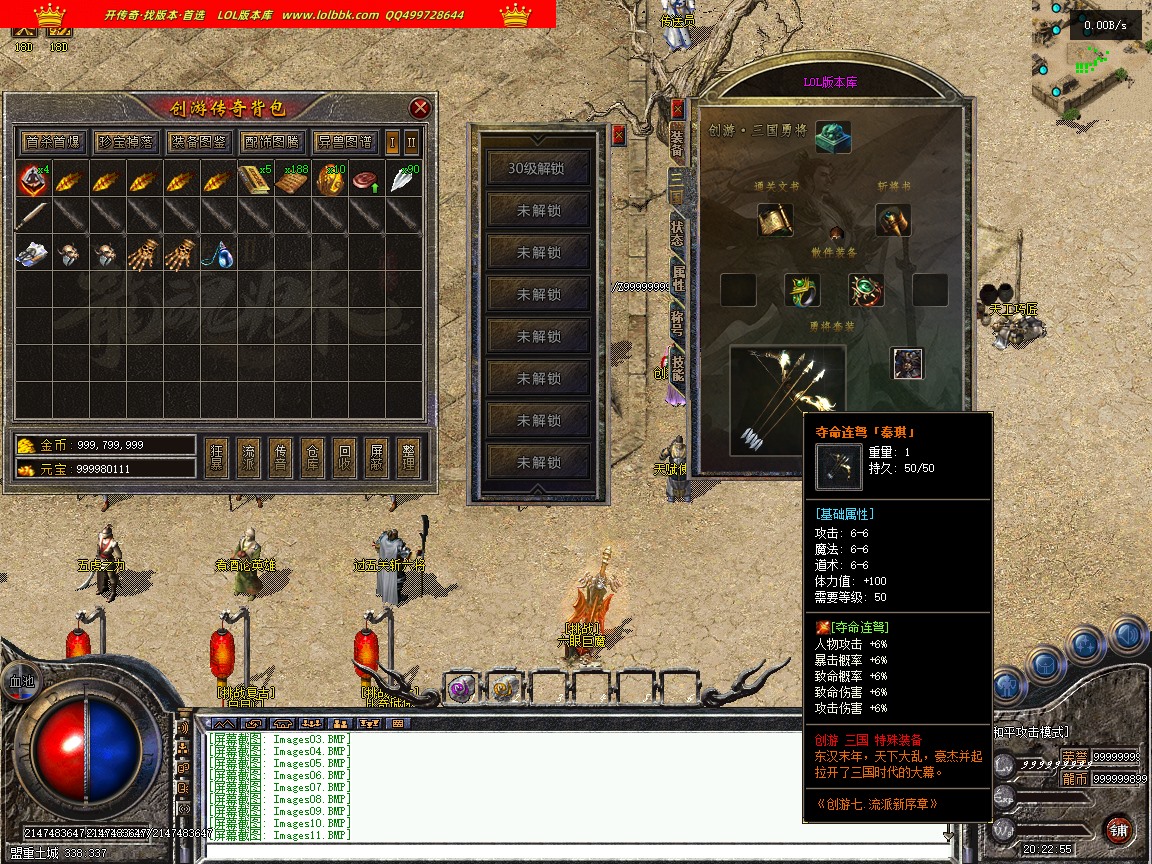This screenshot has height=864, width=1152.
Task: Open the 配饰图腾 panel
Action: (x=271, y=141)
